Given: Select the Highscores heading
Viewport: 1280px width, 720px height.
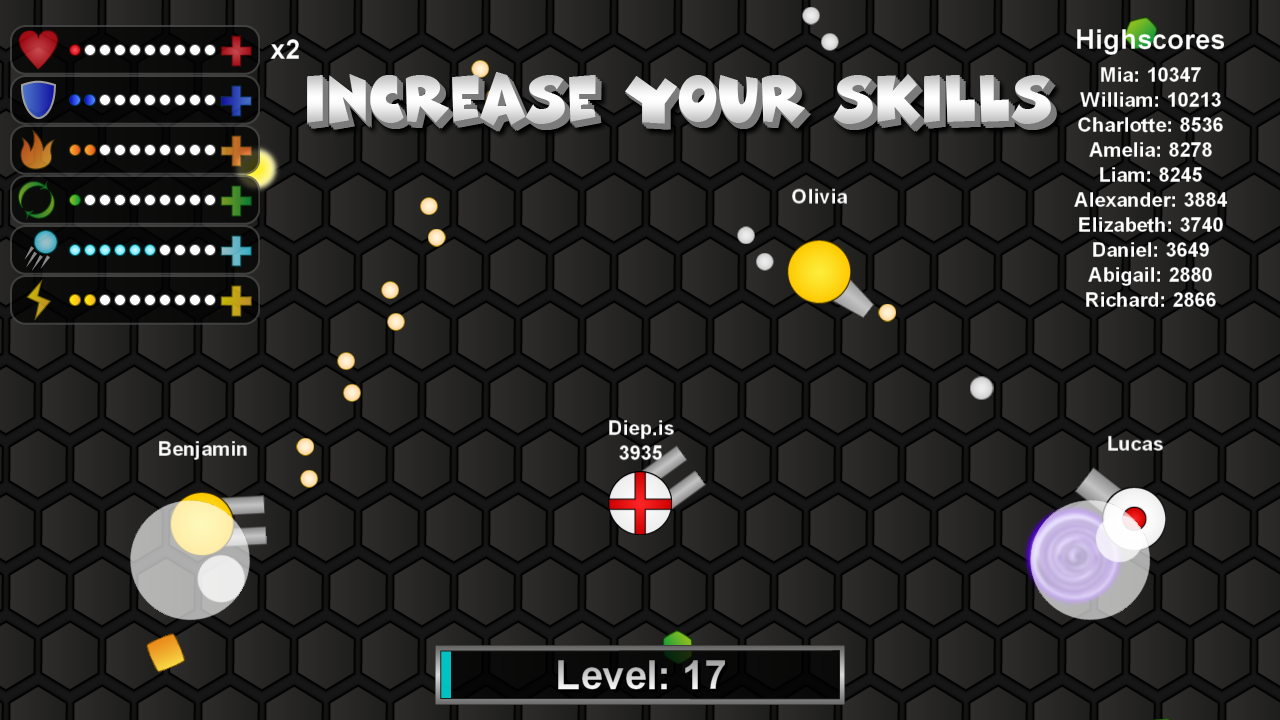Looking at the screenshot, I should [1148, 40].
